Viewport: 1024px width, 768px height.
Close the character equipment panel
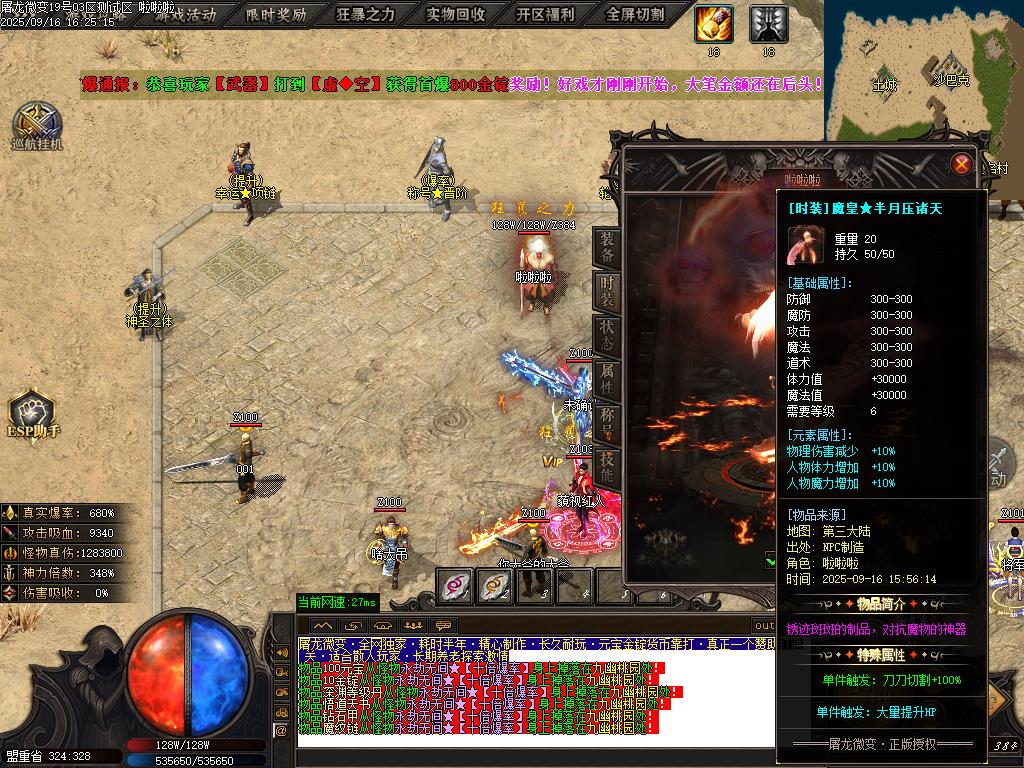pyautogui.click(x=962, y=164)
